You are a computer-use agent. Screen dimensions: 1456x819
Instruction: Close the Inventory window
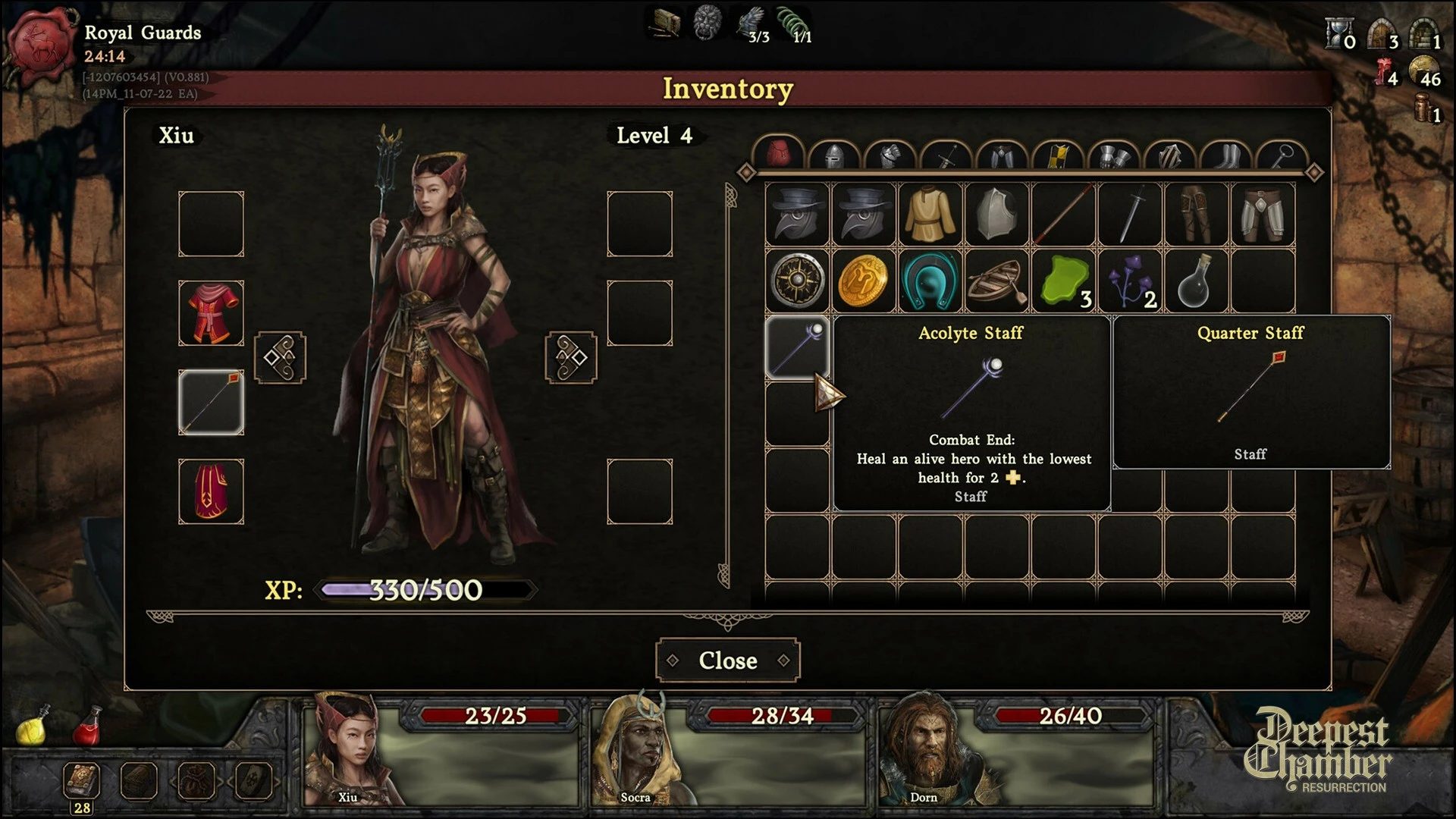[x=727, y=661]
